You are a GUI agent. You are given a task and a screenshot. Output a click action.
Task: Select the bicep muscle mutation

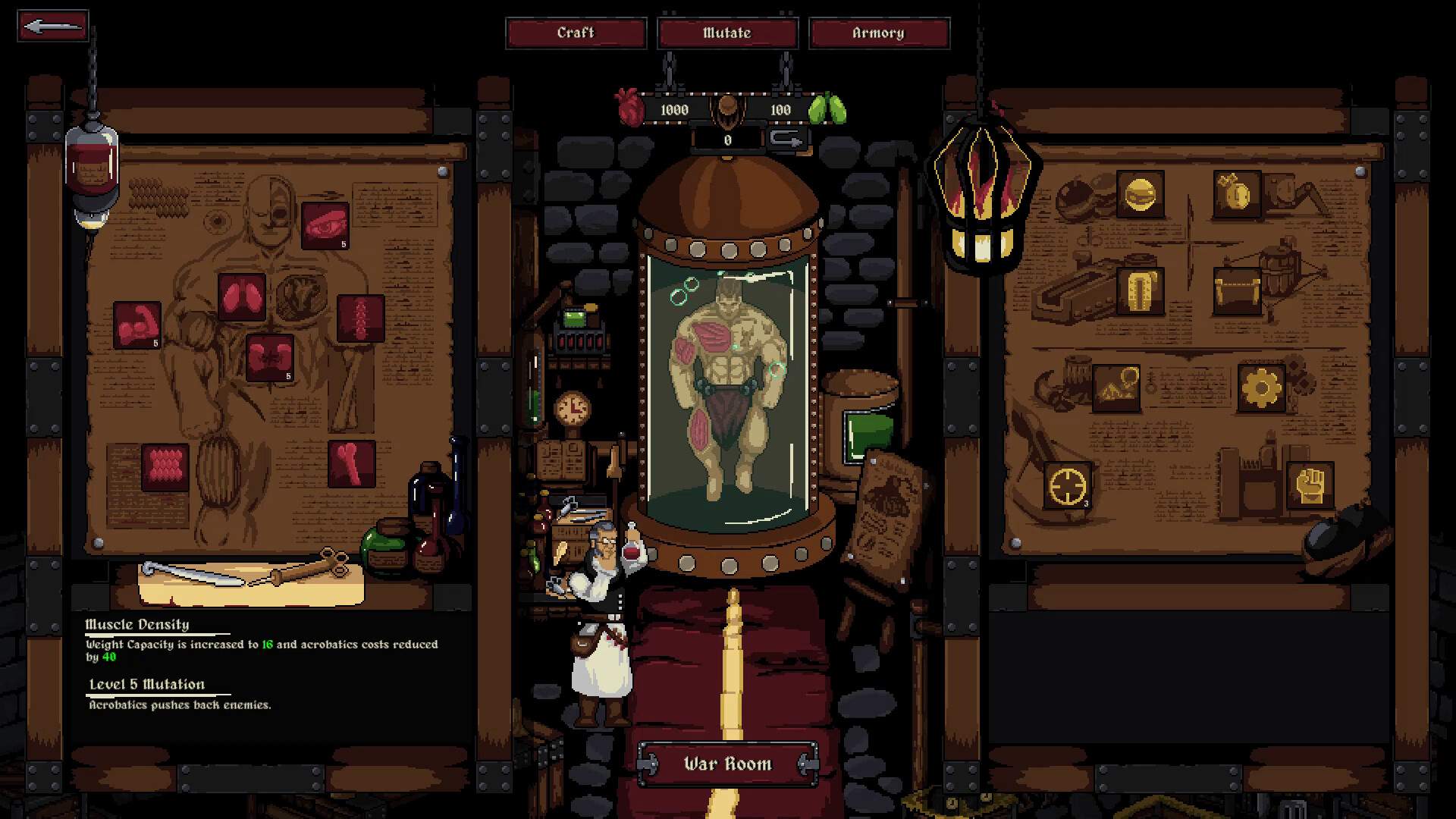coord(138,324)
